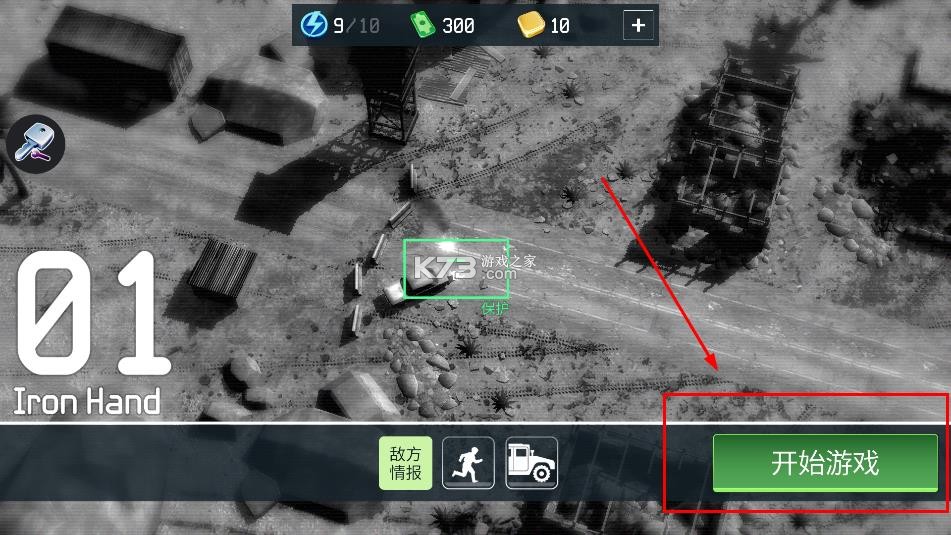Select the green 保护 protect target marker
Image resolution: width=951 pixels, height=535 pixels.
456,269
